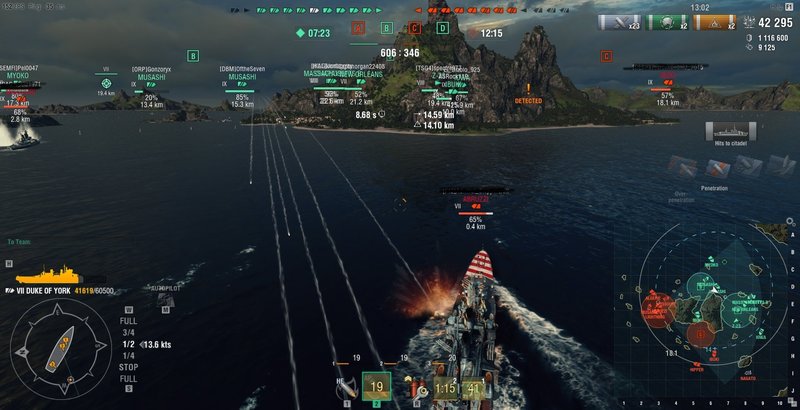This screenshot has width=800, height=410.
Task: Click the To Team chat prompt
Action: (x=20, y=241)
